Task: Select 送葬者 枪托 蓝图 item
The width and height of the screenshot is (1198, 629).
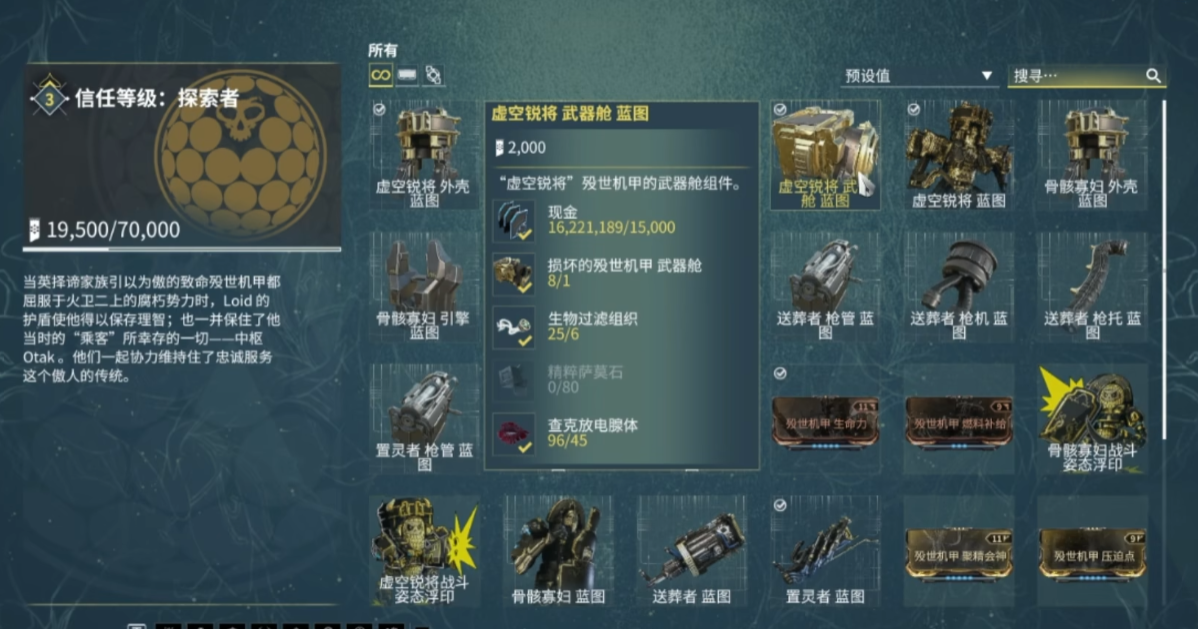Action: coord(1092,285)
